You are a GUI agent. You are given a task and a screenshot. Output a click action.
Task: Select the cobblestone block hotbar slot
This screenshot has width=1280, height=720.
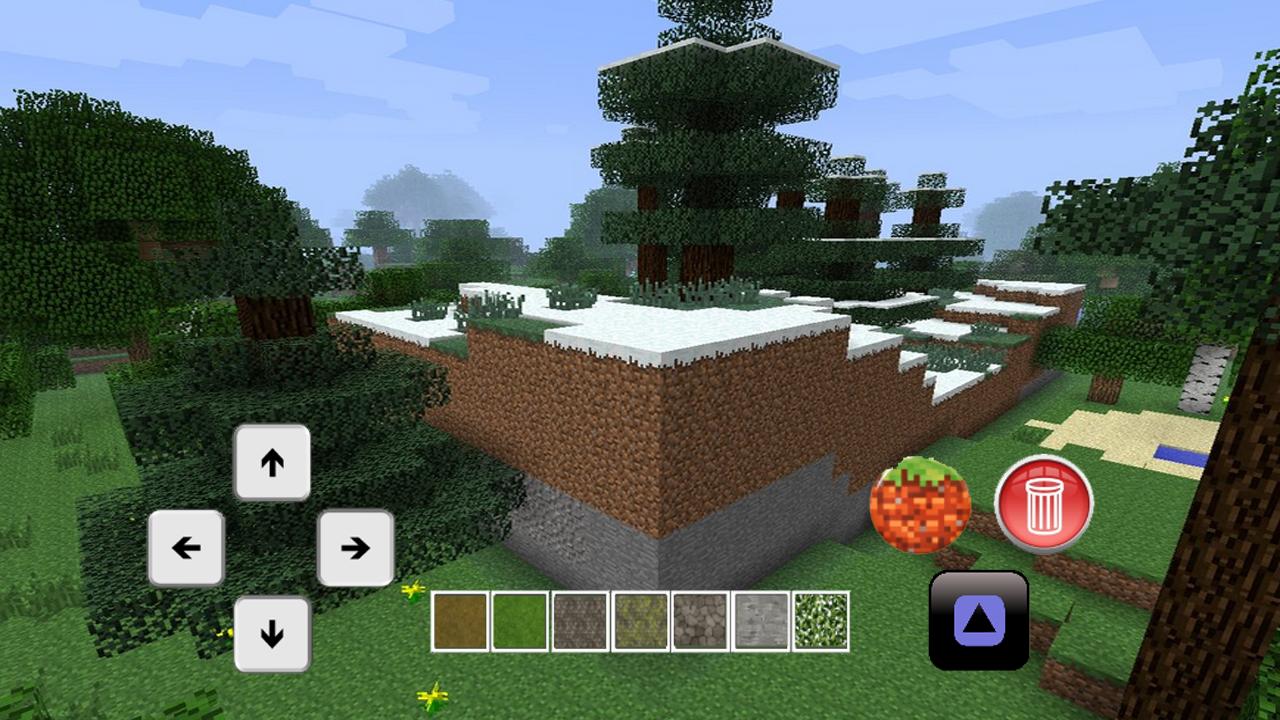[x=699, y=618]
